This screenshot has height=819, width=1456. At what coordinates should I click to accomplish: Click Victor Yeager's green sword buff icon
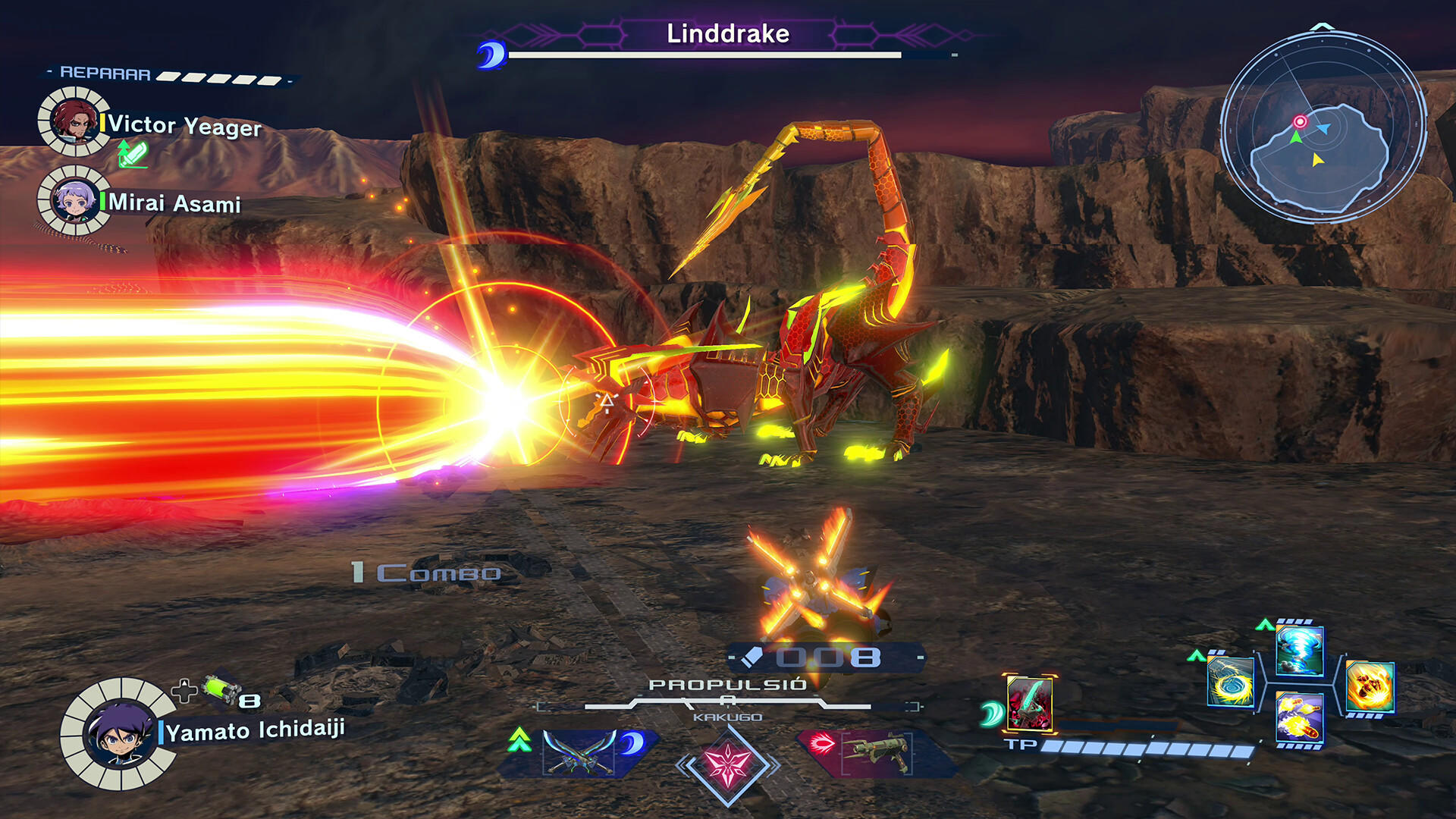click(x=132, y=155)
